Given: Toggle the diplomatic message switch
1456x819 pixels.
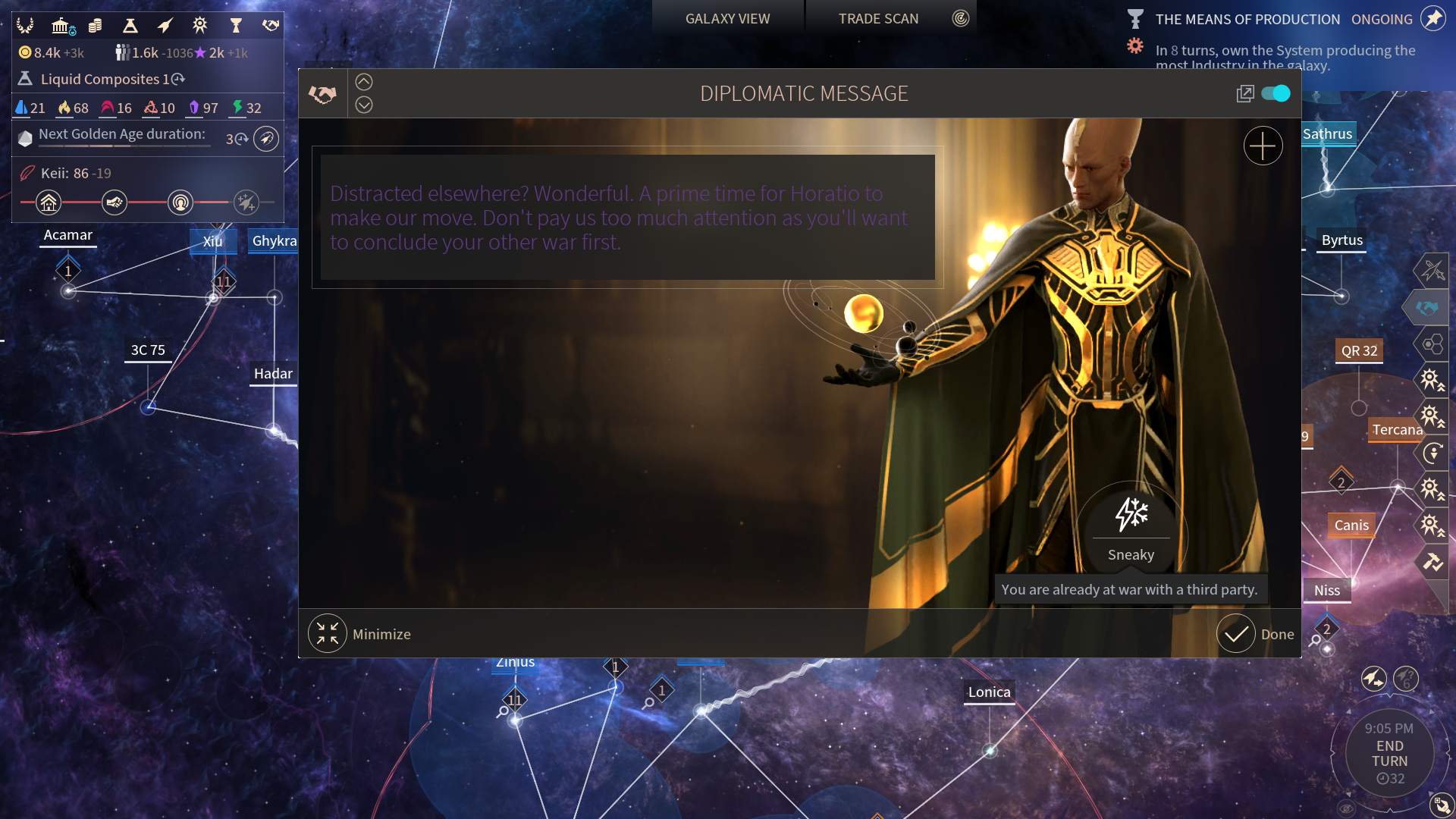Looking at the screenshot, I should click(1276, 93).
